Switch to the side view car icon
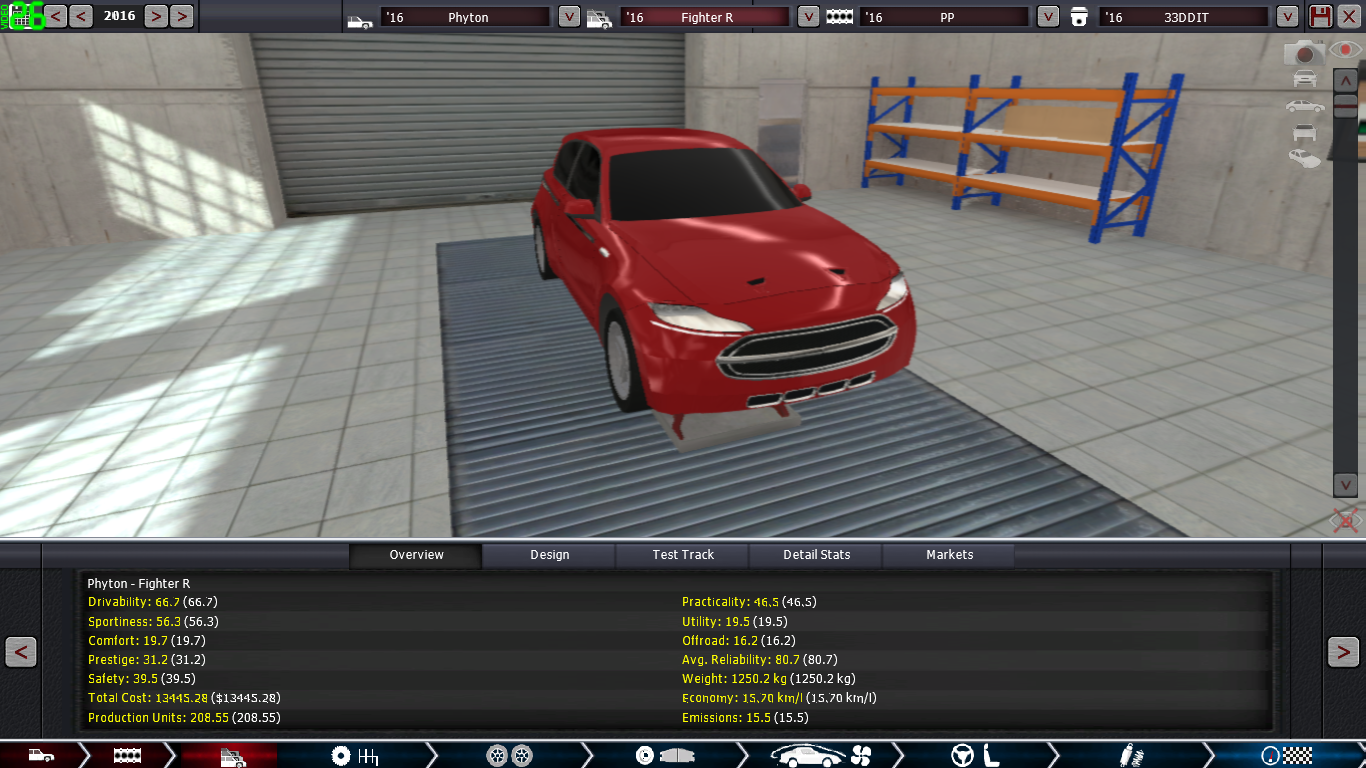1366x768 pixels. coord(1304,105)
